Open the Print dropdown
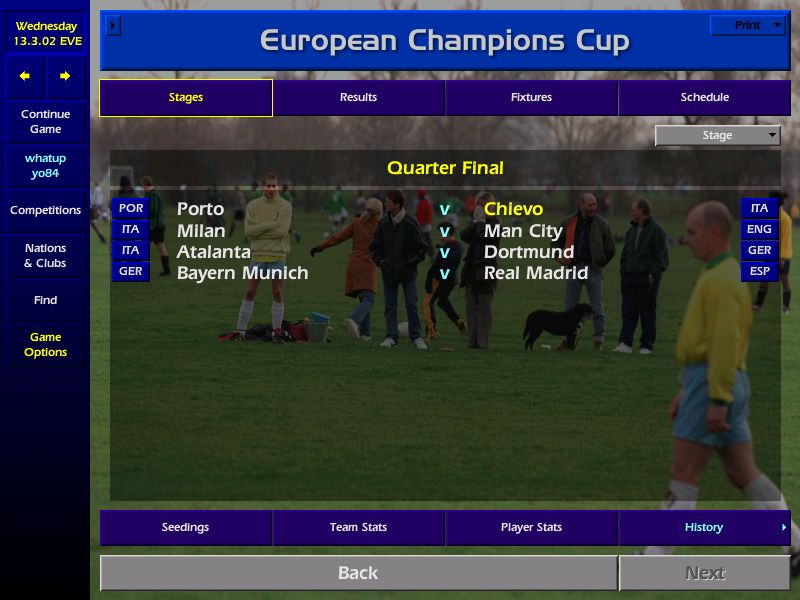 (748, 25)
